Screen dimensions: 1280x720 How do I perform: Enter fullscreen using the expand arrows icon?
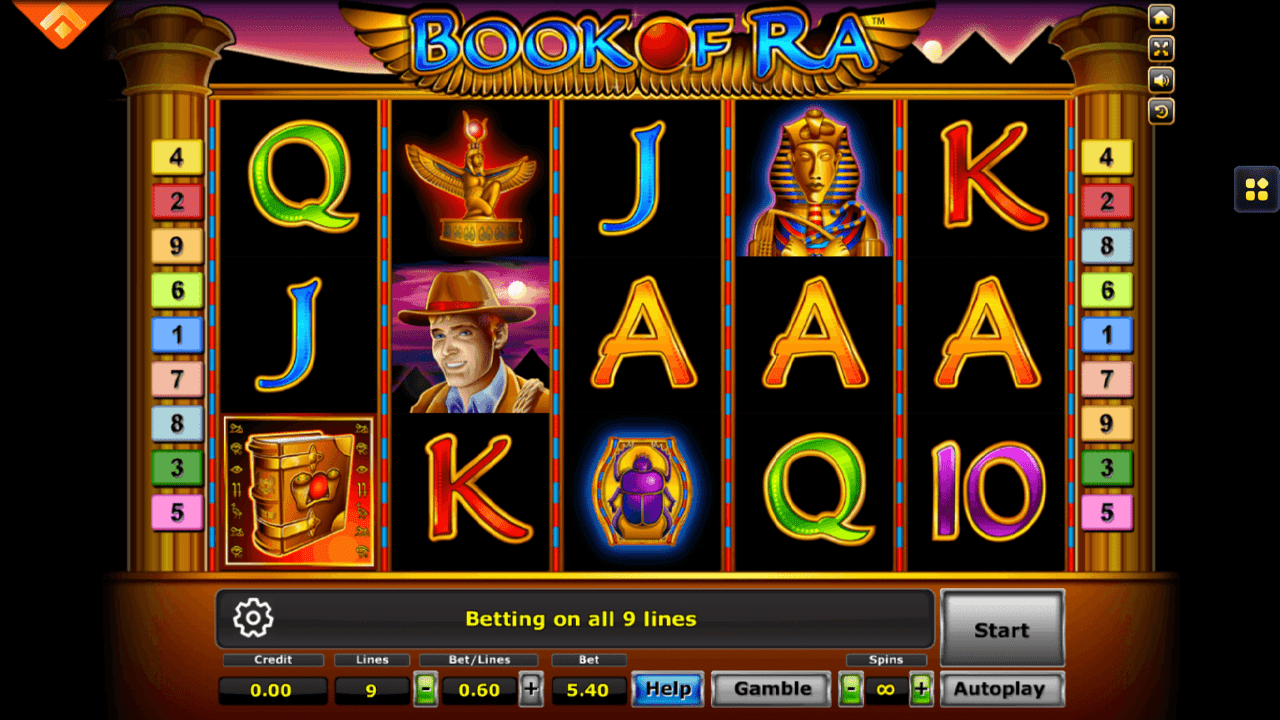[x=1161, y=48]
